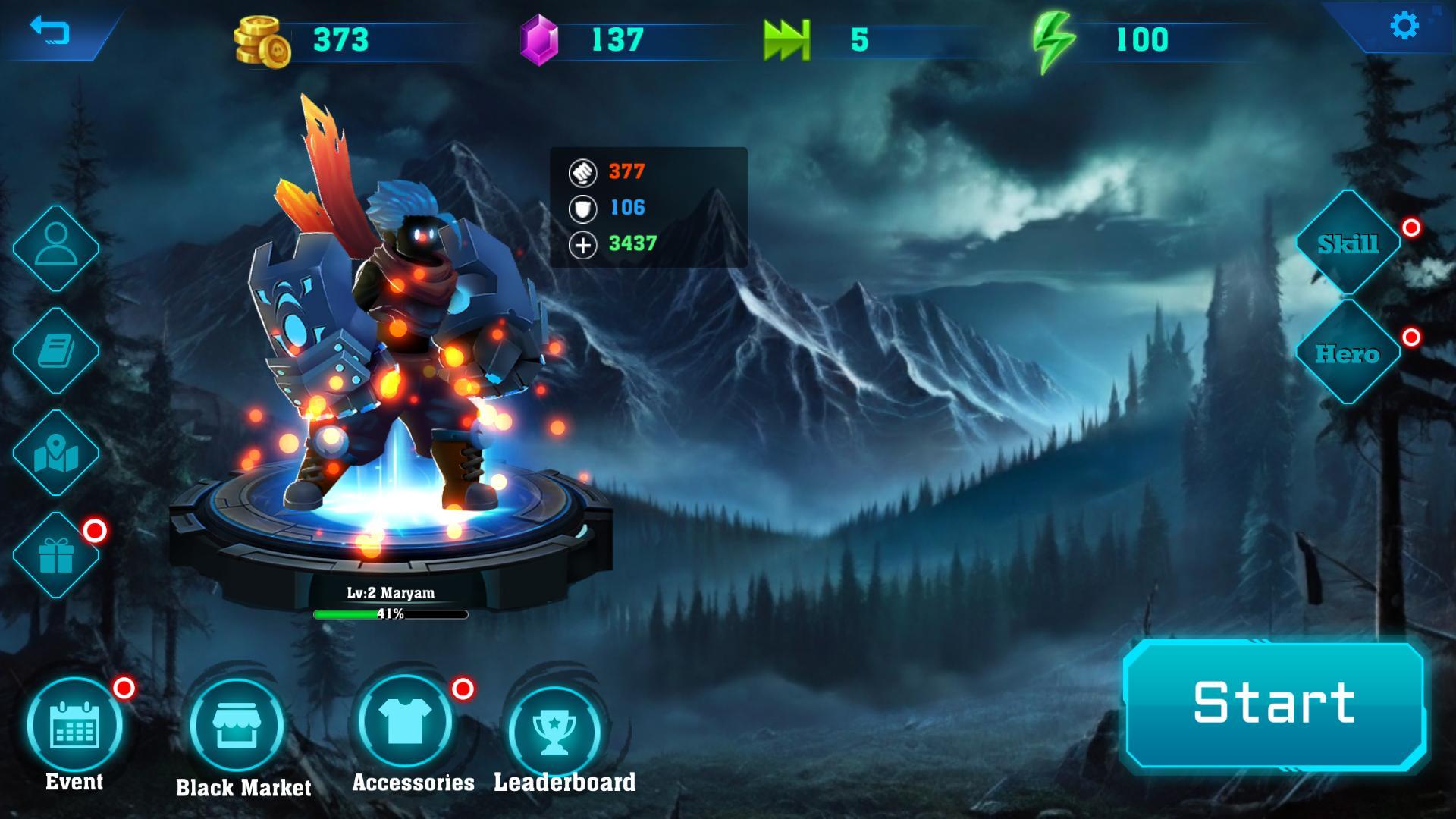Click the Start button
Image resolution: width=1456 pixels, height=819 pixels.
tap(1274, 703)
